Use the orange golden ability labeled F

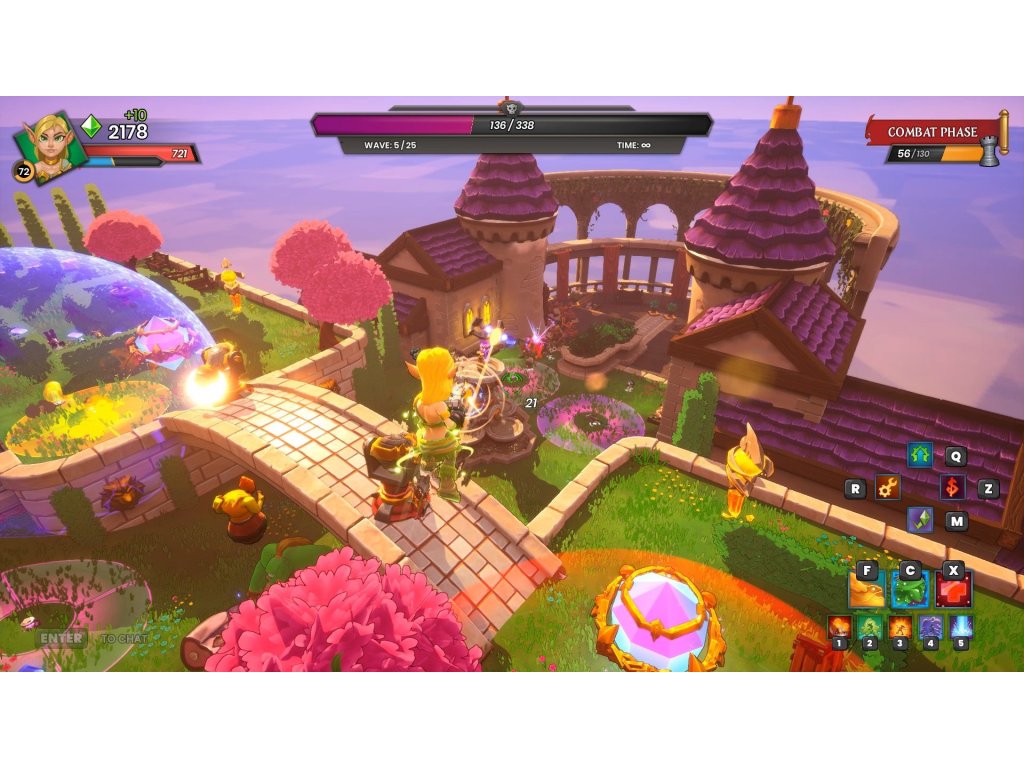coord(866,590)
